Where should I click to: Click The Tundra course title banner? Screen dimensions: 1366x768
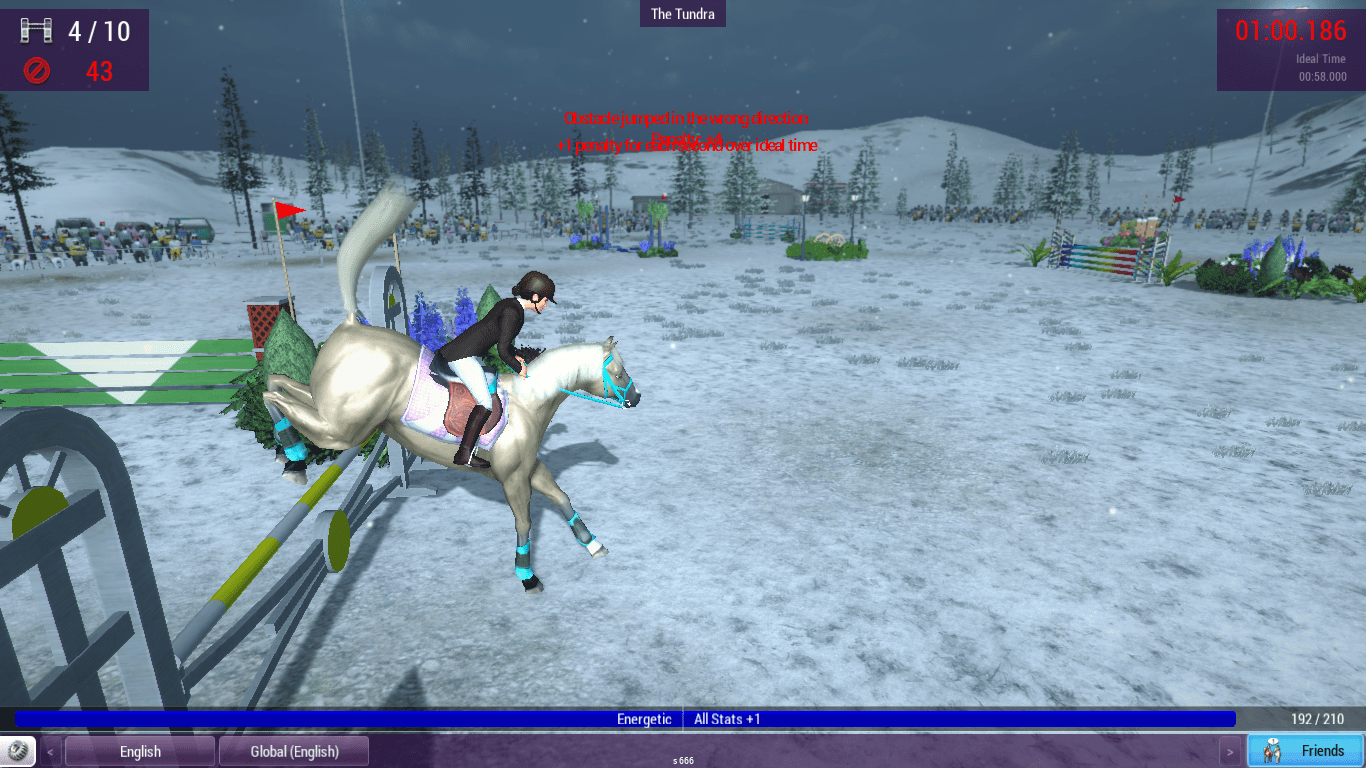[x=683, y=13]
